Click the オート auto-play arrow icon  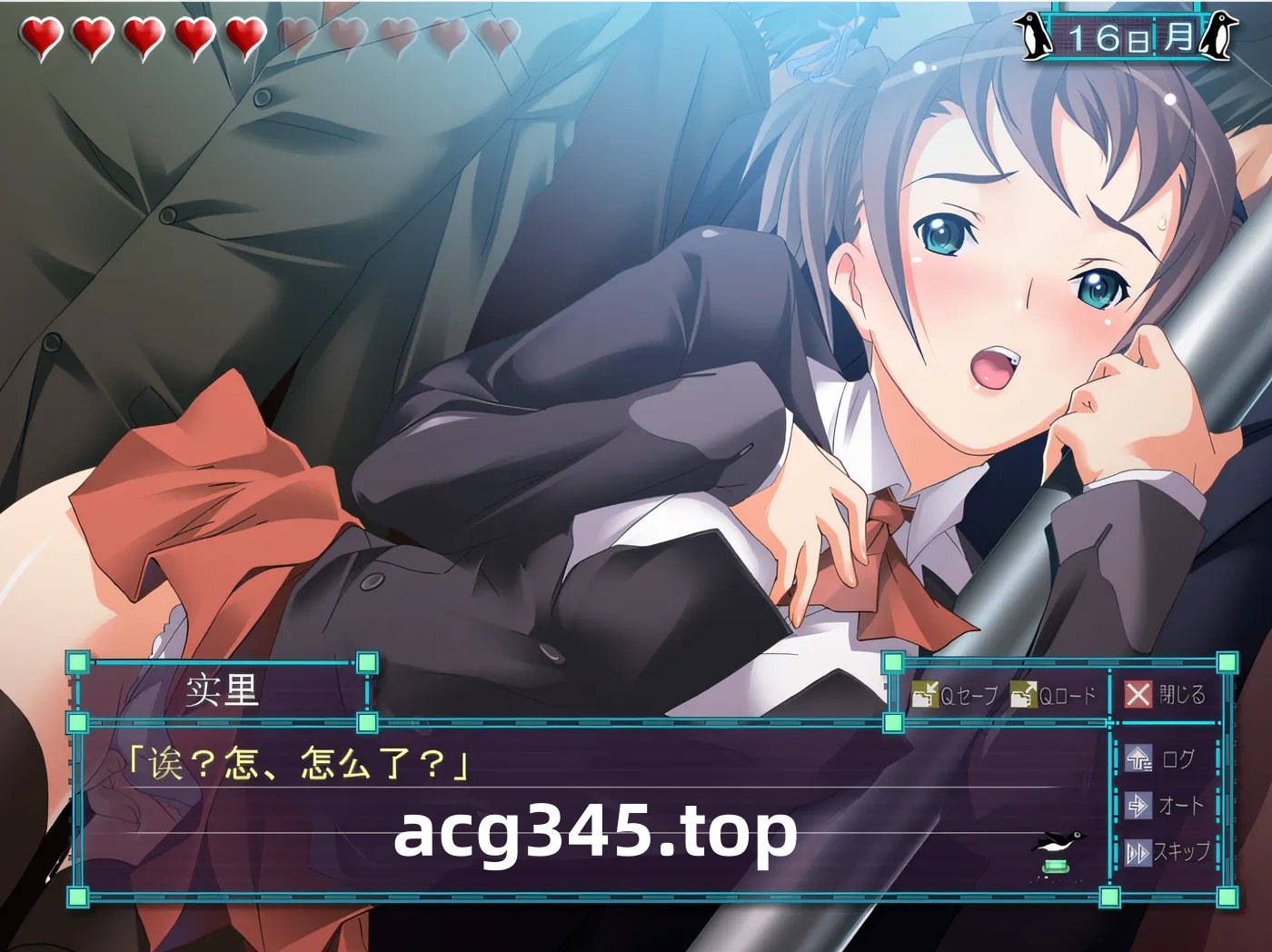pyautogui.click(x=1138, y=806)
